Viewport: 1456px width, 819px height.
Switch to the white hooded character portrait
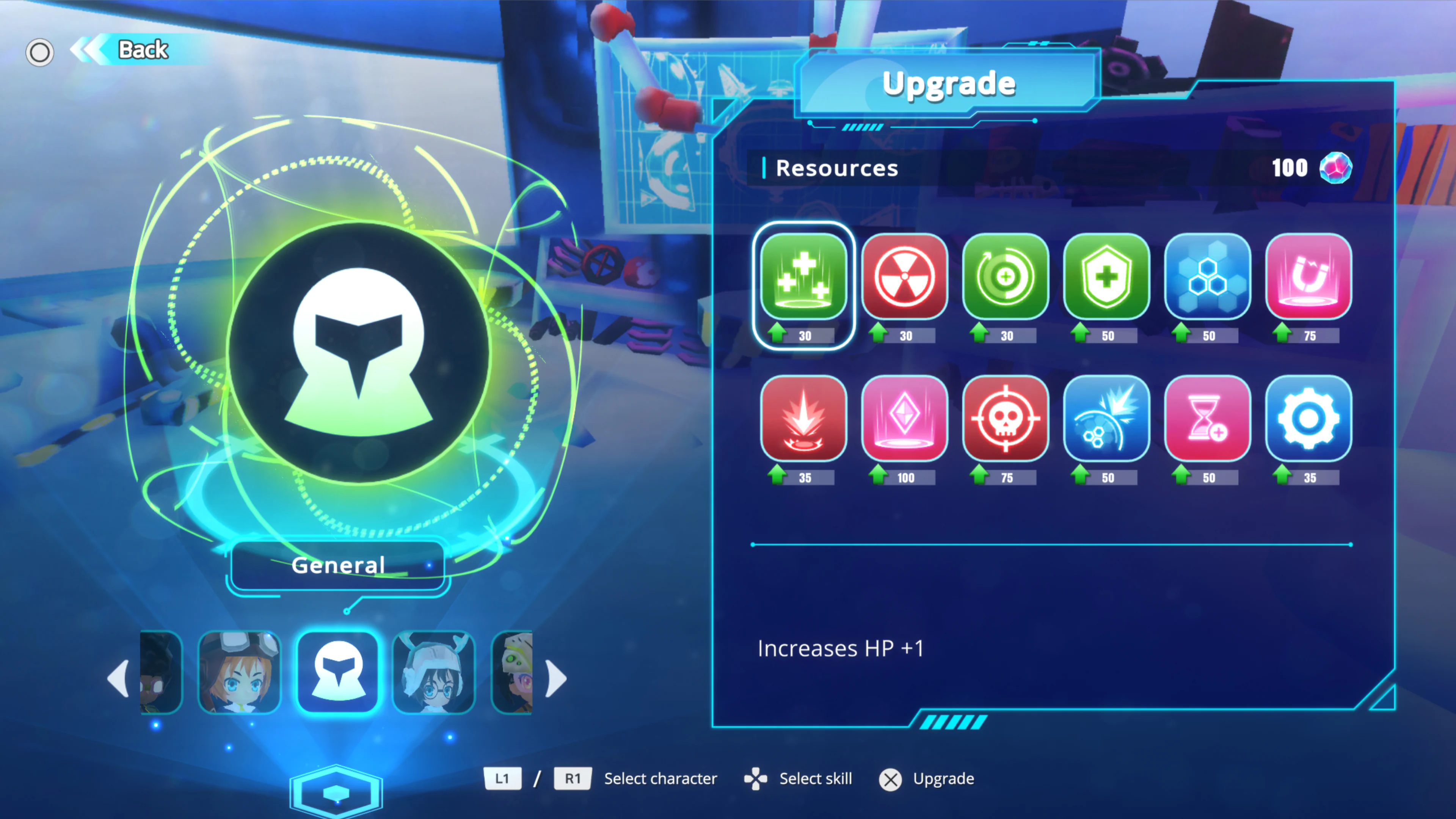pyautogui.click(x=433, y=673)
